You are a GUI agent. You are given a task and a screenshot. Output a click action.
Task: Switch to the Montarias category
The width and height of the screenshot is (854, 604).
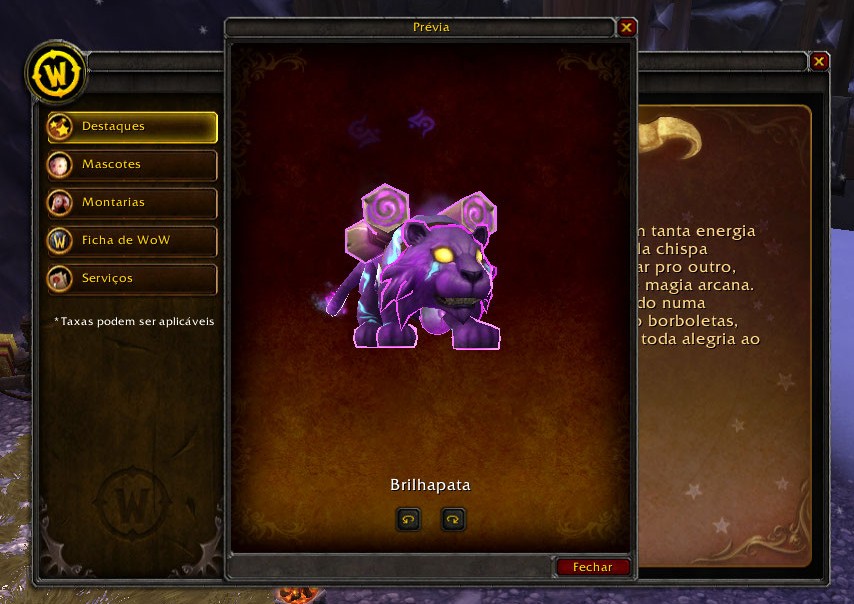(132, 202)
